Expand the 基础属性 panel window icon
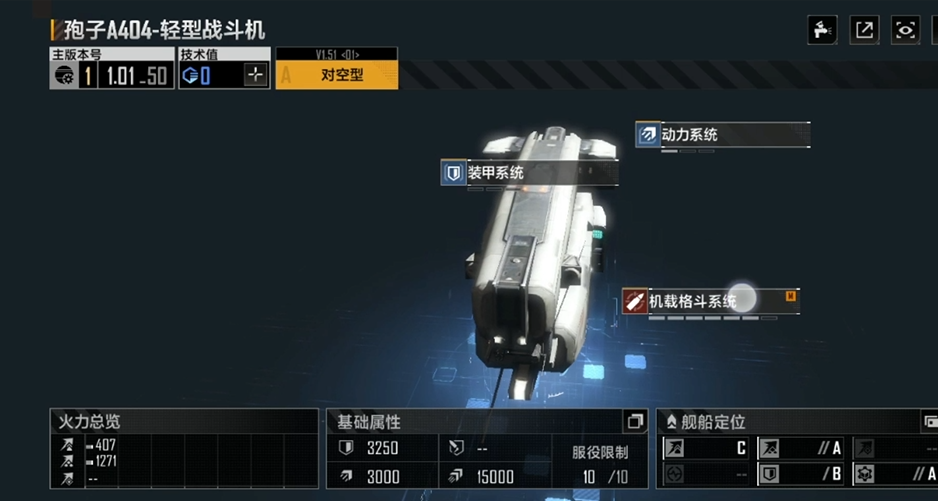Image resolution: width=938 pixels, height=501 pixels. pos(634,421)
